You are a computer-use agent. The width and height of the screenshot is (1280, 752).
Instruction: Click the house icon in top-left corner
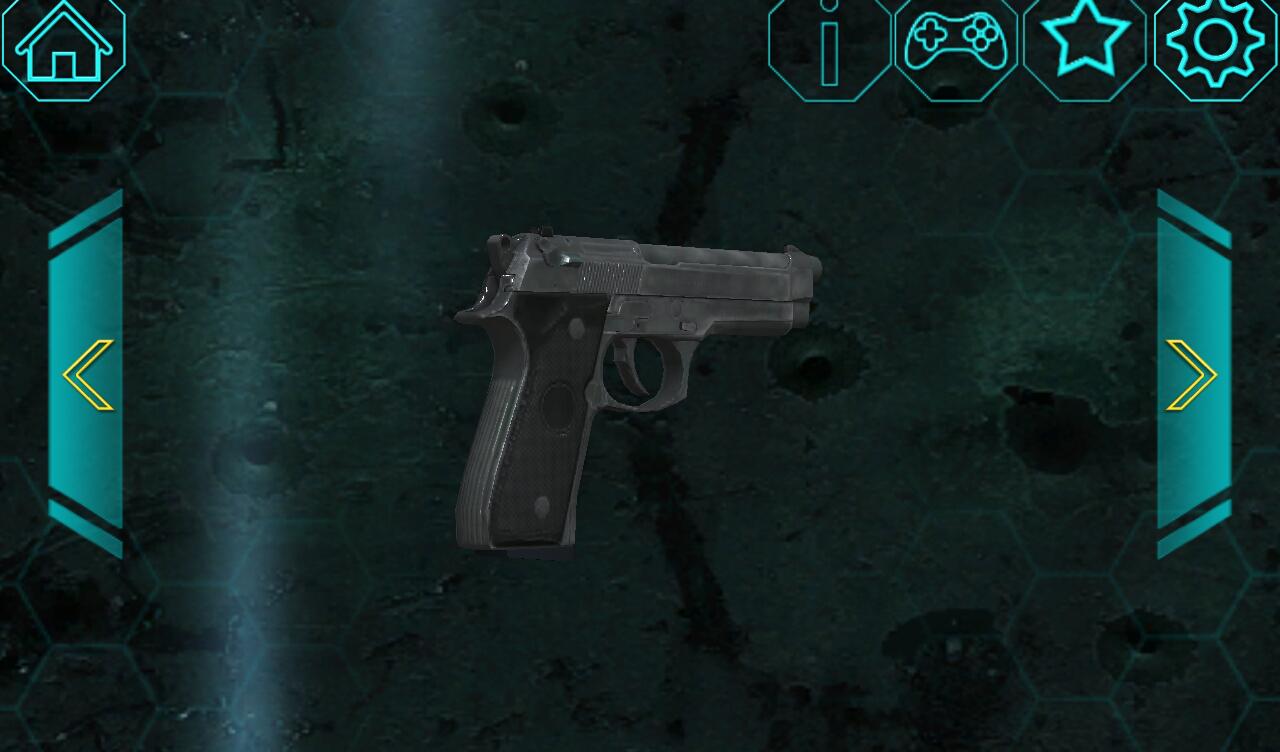62,45
